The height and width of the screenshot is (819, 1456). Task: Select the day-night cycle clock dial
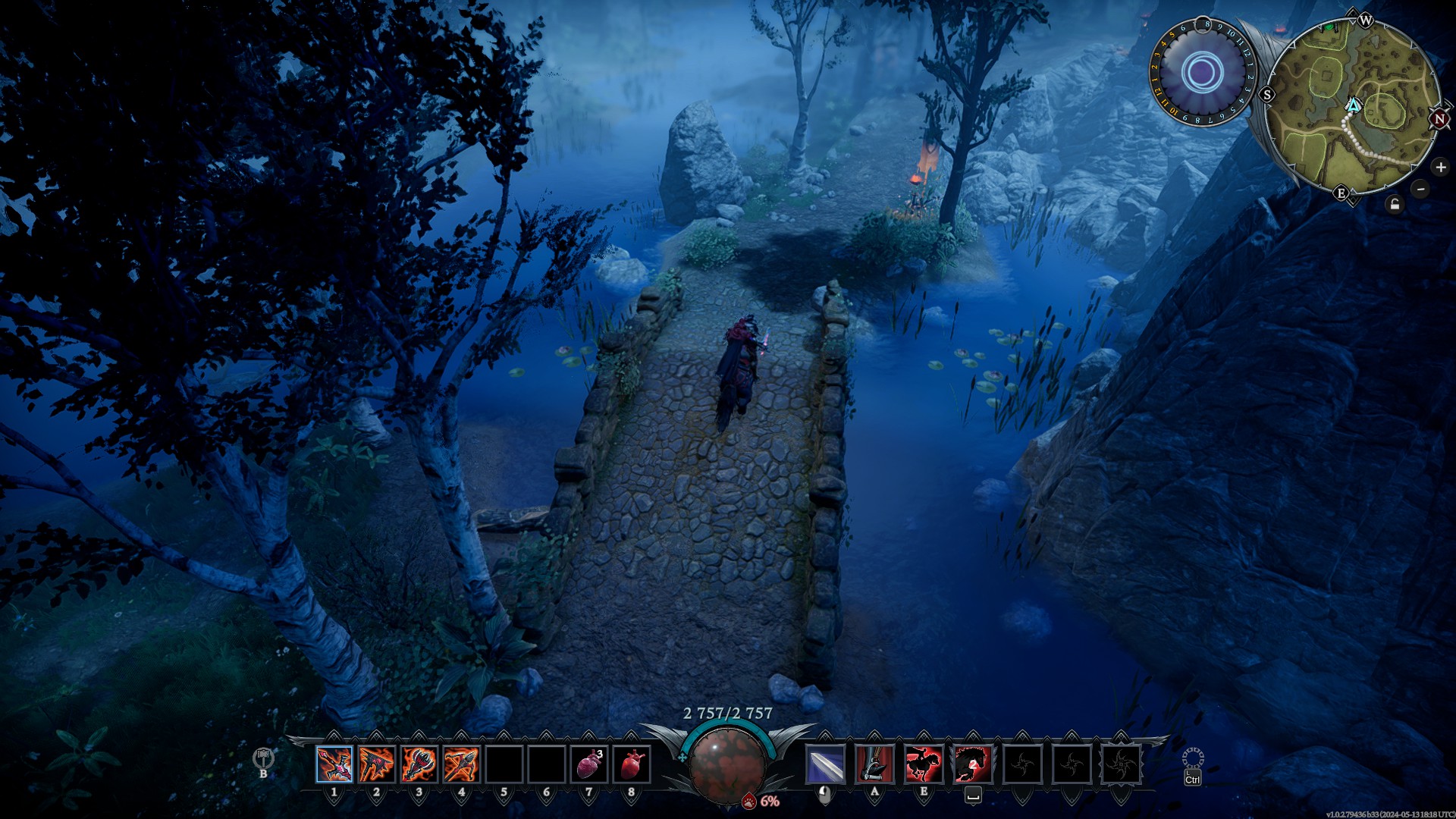coord(1202,74)
